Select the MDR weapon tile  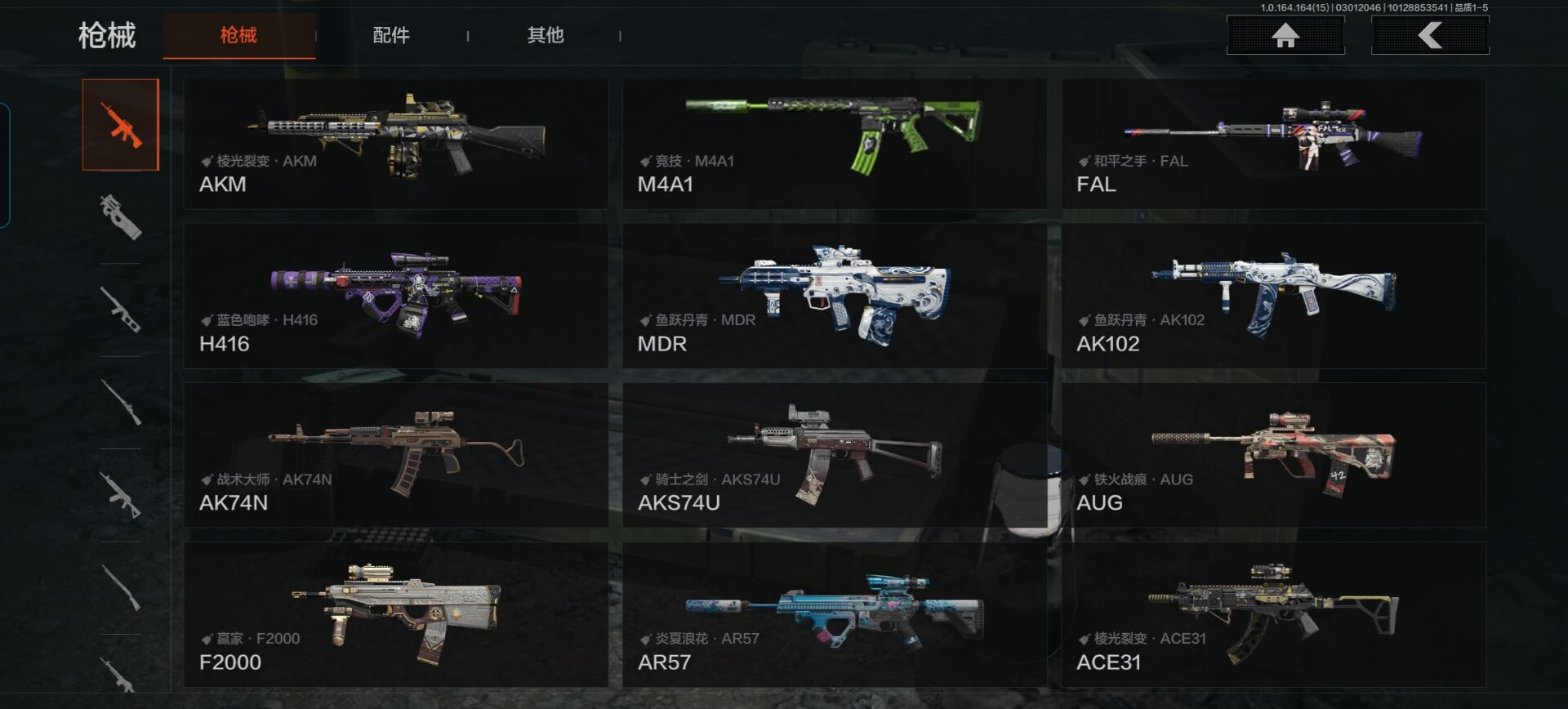point(834,296)
